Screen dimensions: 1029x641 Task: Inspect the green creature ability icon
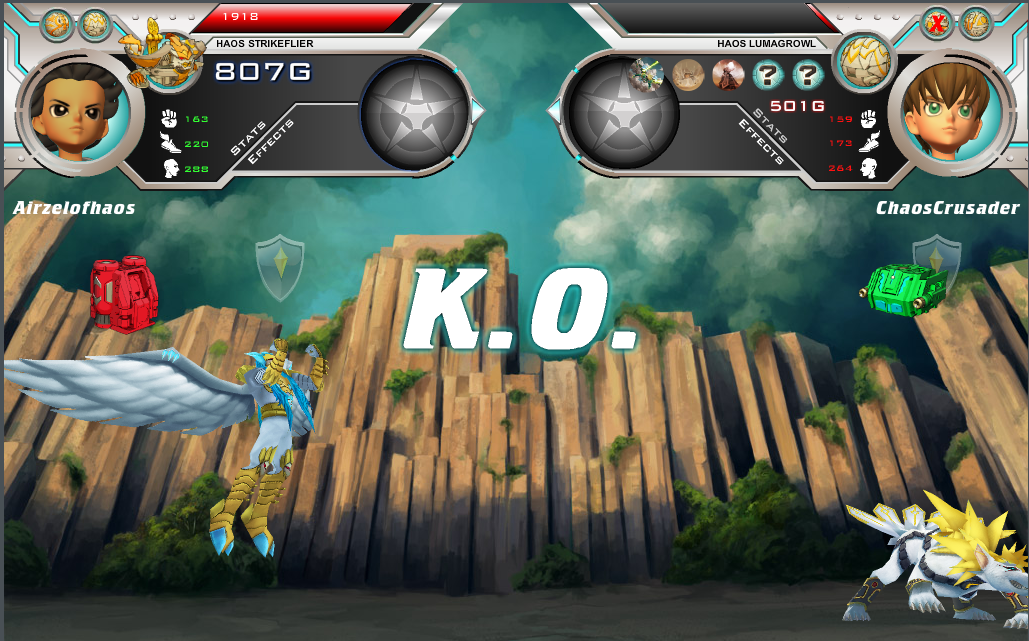pos(647,74)
